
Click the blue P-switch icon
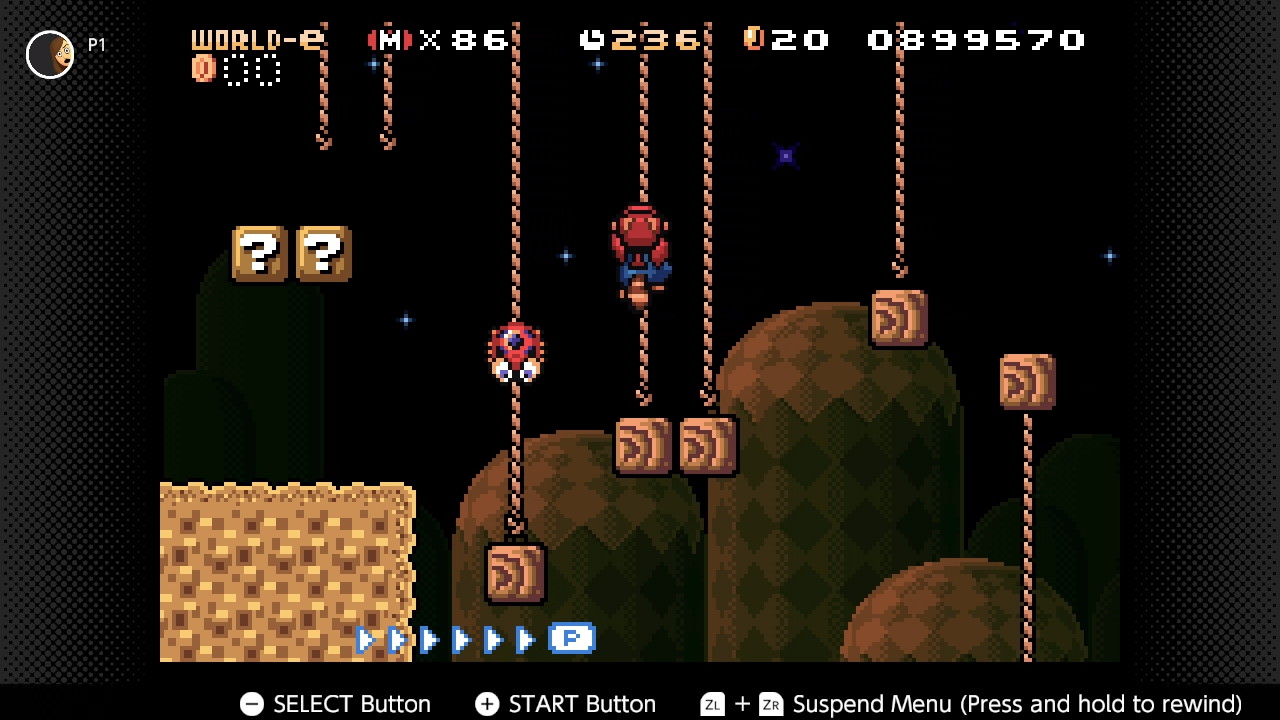coord(572,638)
